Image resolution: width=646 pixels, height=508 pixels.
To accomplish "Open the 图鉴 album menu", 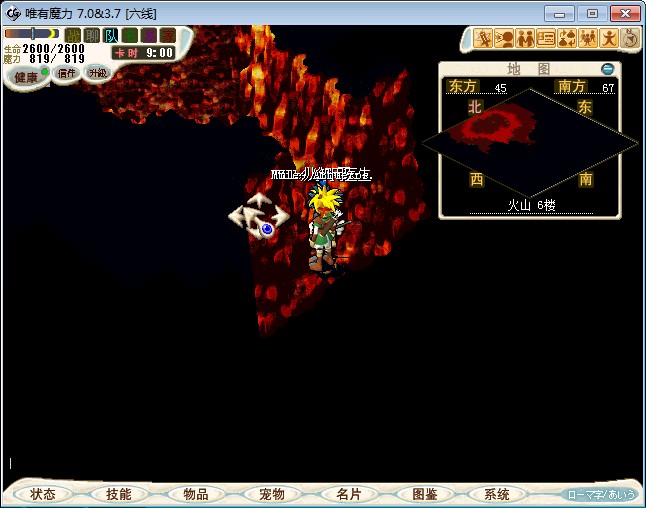I will (x=424, y=494).
